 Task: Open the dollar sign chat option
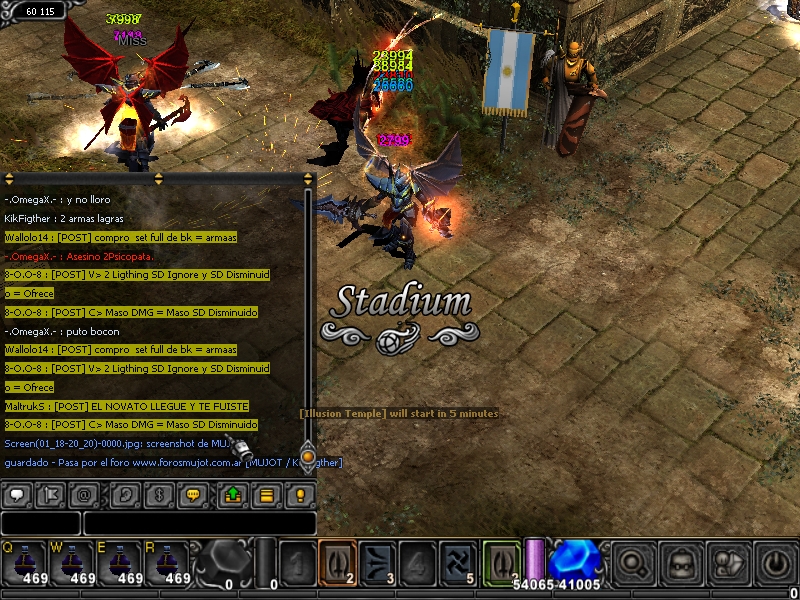[158, 494]
